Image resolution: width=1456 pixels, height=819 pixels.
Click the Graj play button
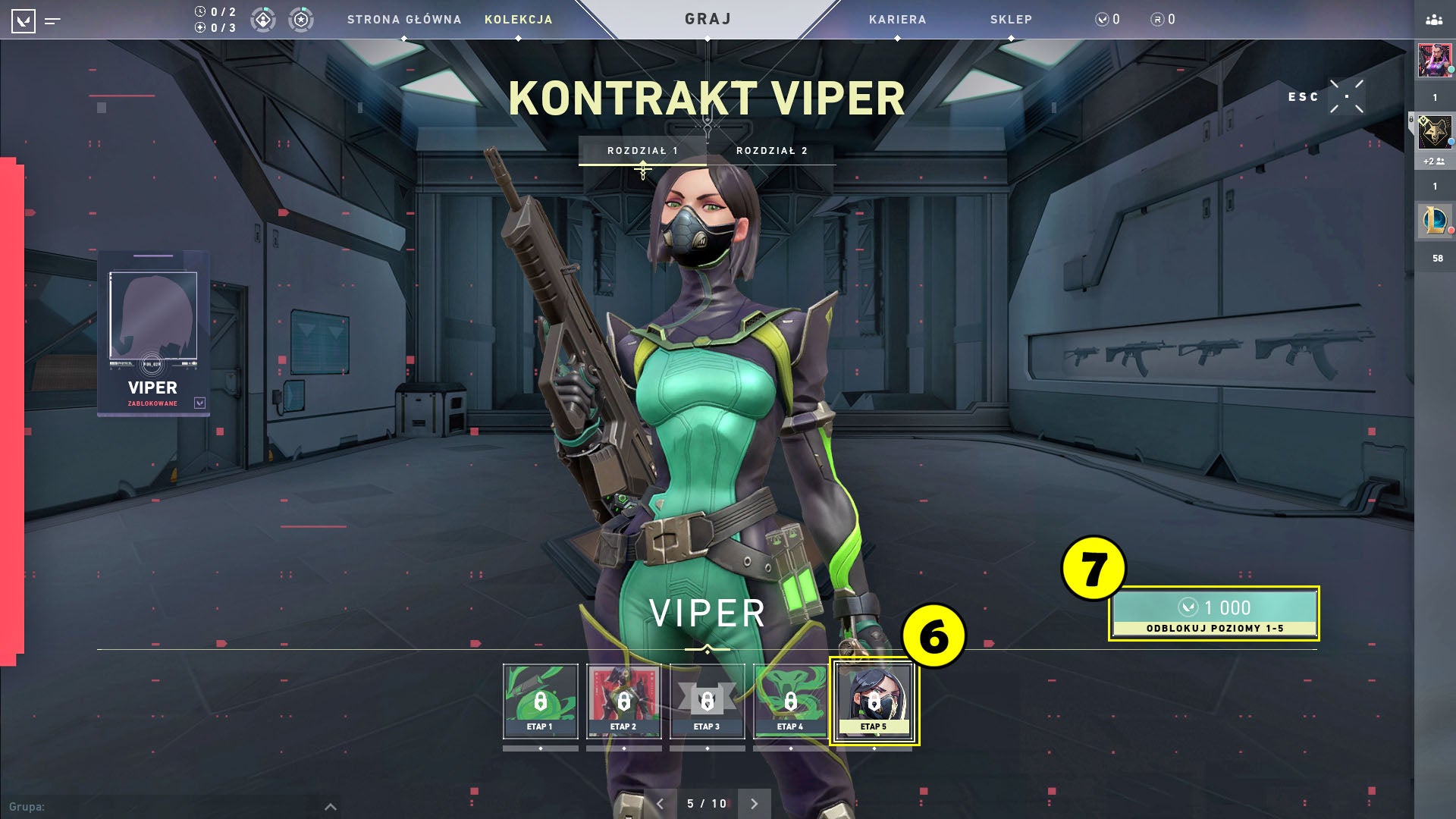click(708, 19)
